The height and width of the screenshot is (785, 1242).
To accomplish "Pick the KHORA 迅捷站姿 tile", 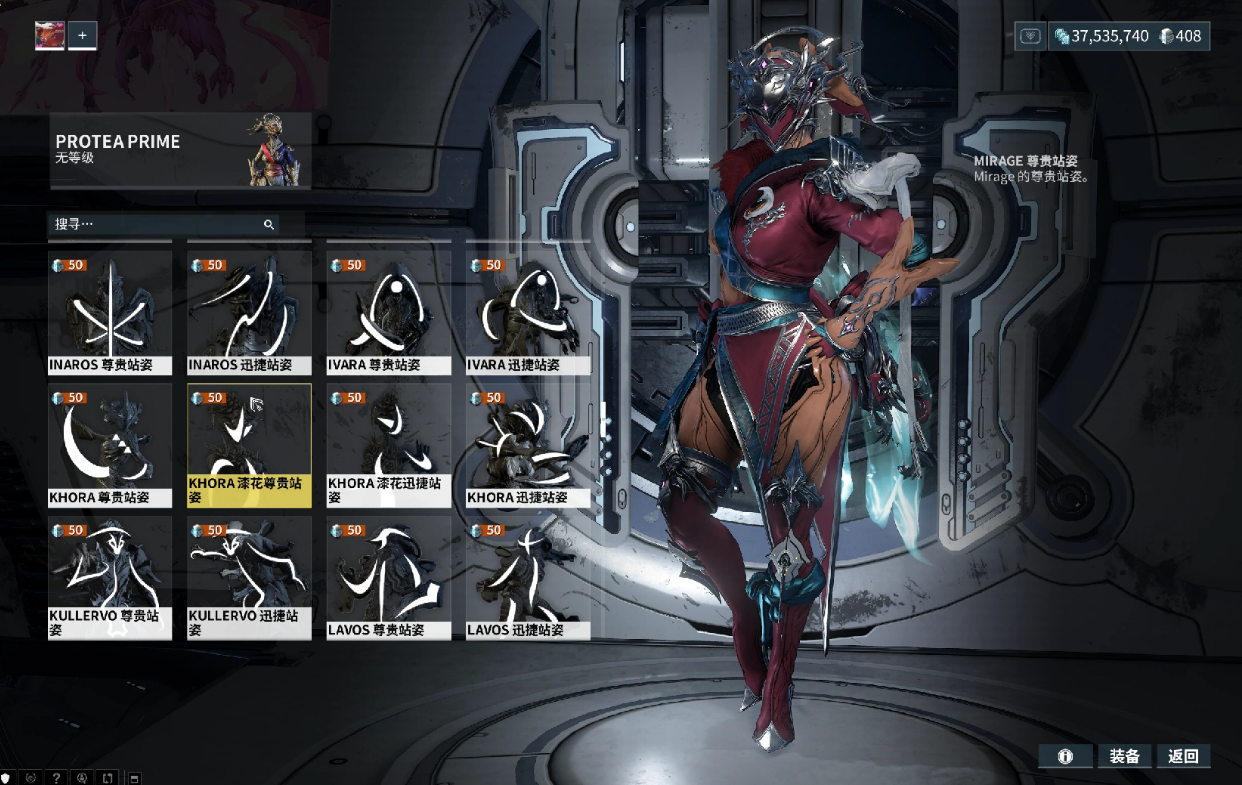I will pyautogui.click(x=528, y=444).
